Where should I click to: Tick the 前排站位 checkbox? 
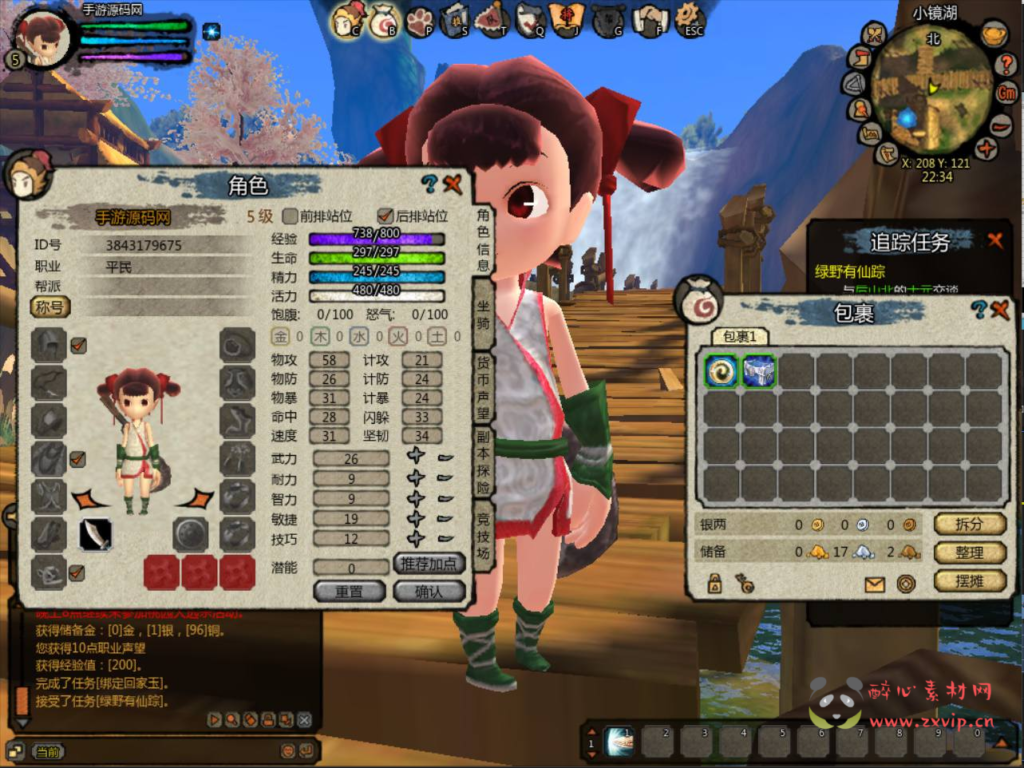tap(291, 216)
